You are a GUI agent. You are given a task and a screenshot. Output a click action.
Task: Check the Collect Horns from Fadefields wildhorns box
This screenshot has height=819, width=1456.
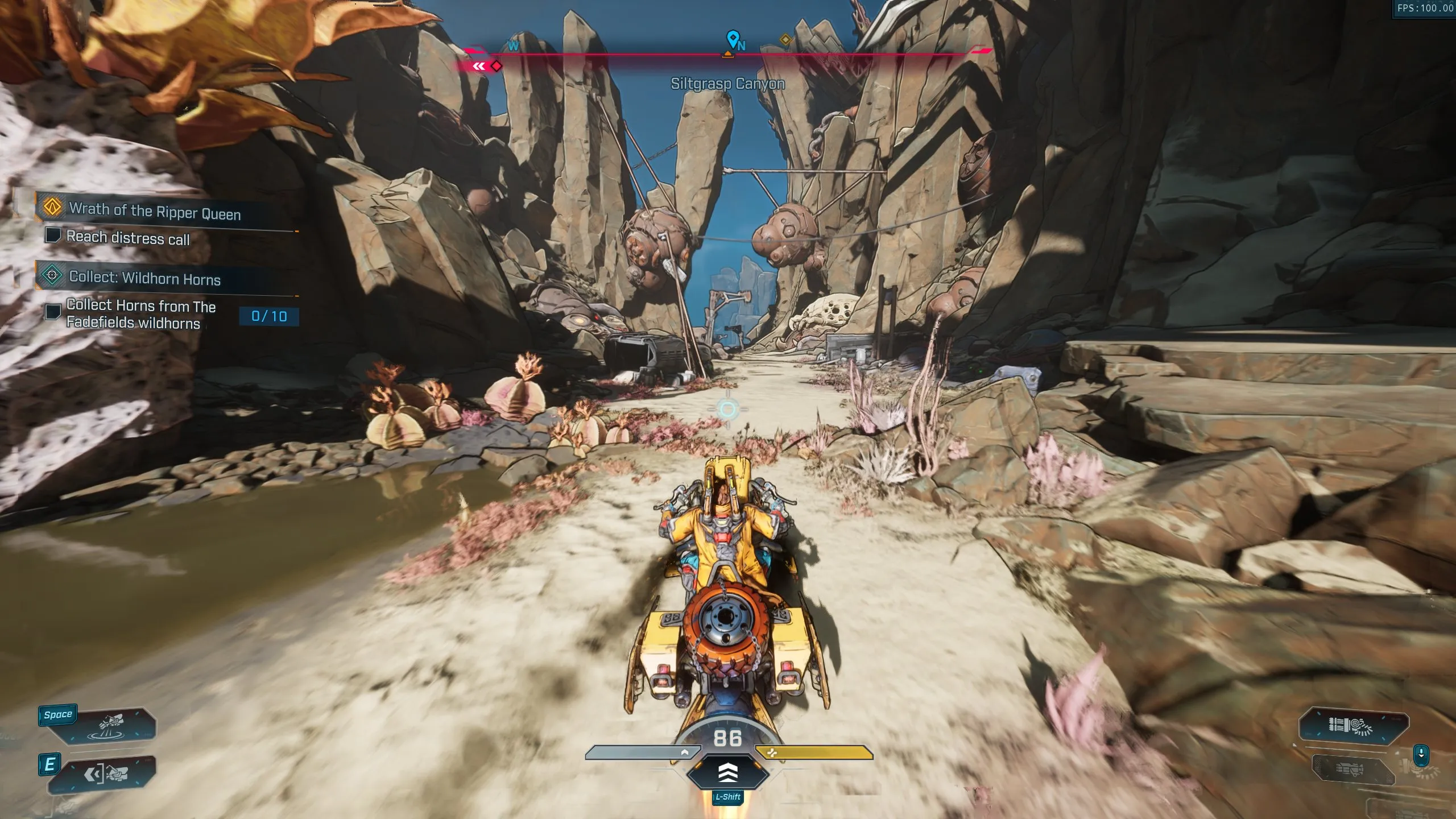tap(54, 313)
